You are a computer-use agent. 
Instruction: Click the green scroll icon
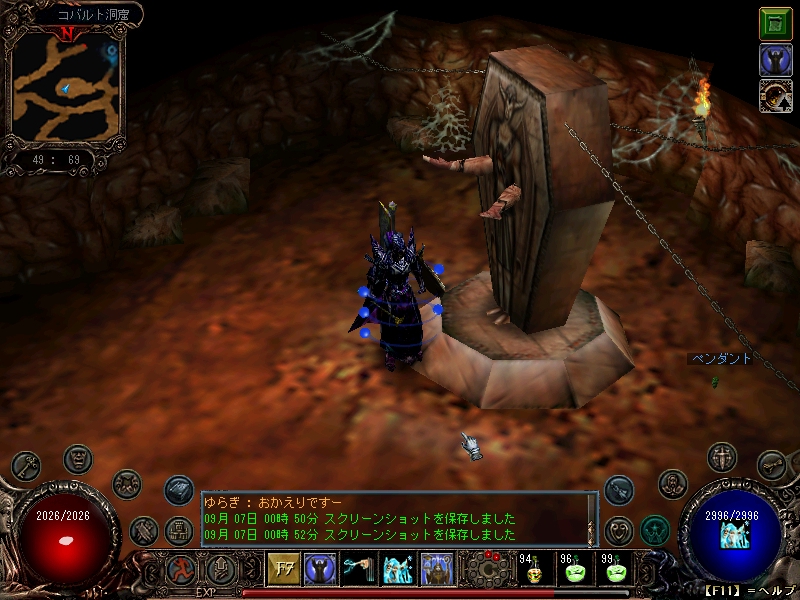pyautogui.click(x=775, y=23)
